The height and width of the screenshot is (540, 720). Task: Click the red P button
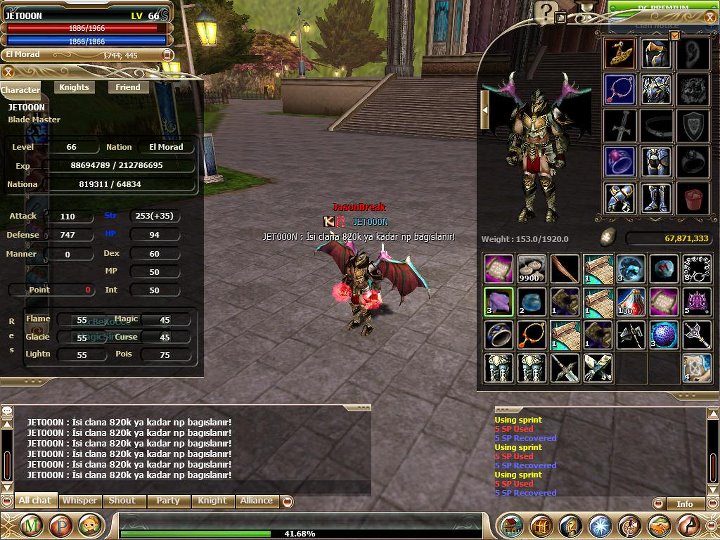[x=61, y=525]
